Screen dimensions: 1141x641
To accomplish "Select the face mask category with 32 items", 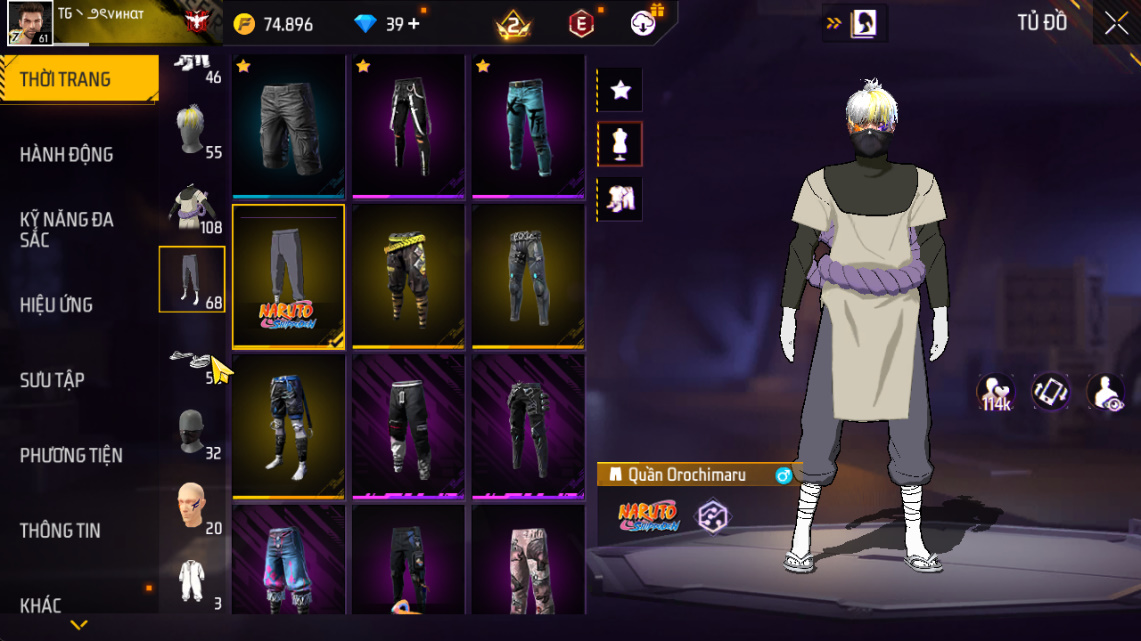I will tap(191, 434).
